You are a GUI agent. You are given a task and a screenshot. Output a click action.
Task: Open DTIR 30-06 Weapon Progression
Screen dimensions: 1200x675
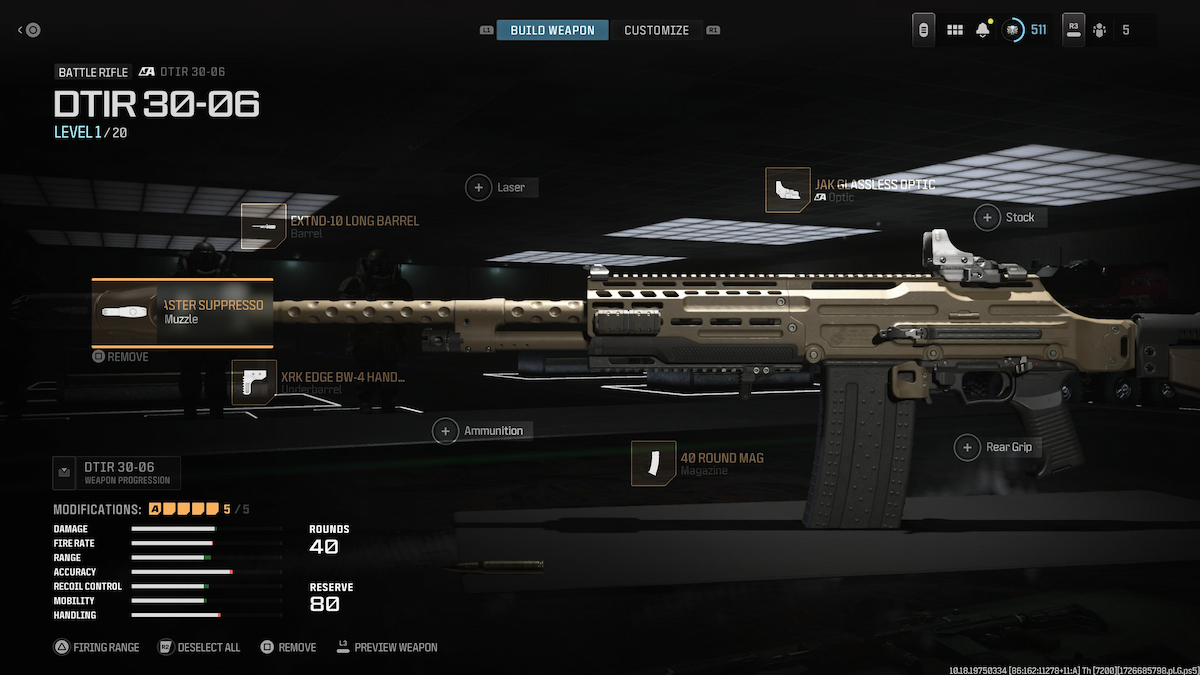pos(117,472)
